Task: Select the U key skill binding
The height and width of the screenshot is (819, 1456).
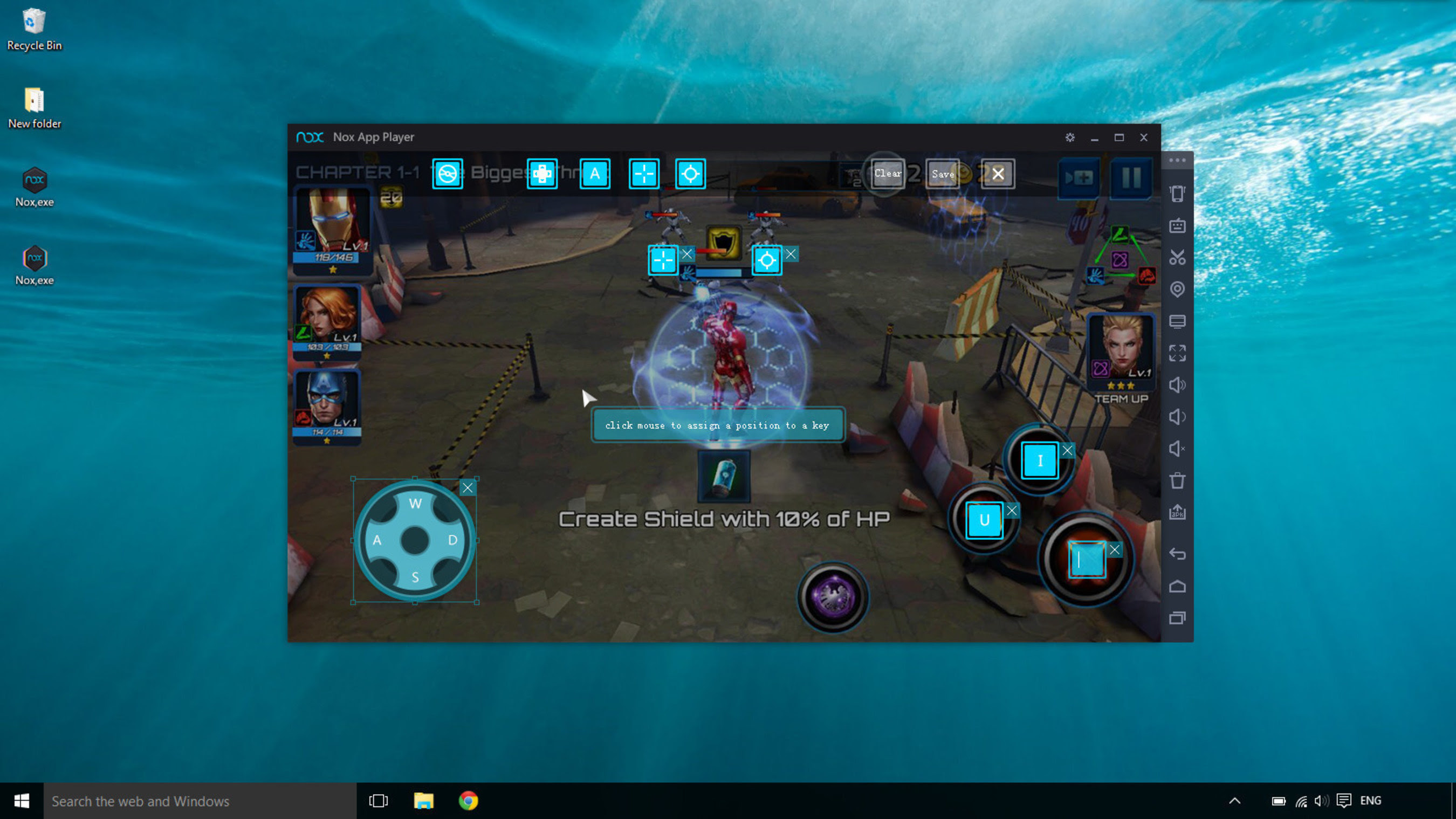Action: click(x=984, y=520)
